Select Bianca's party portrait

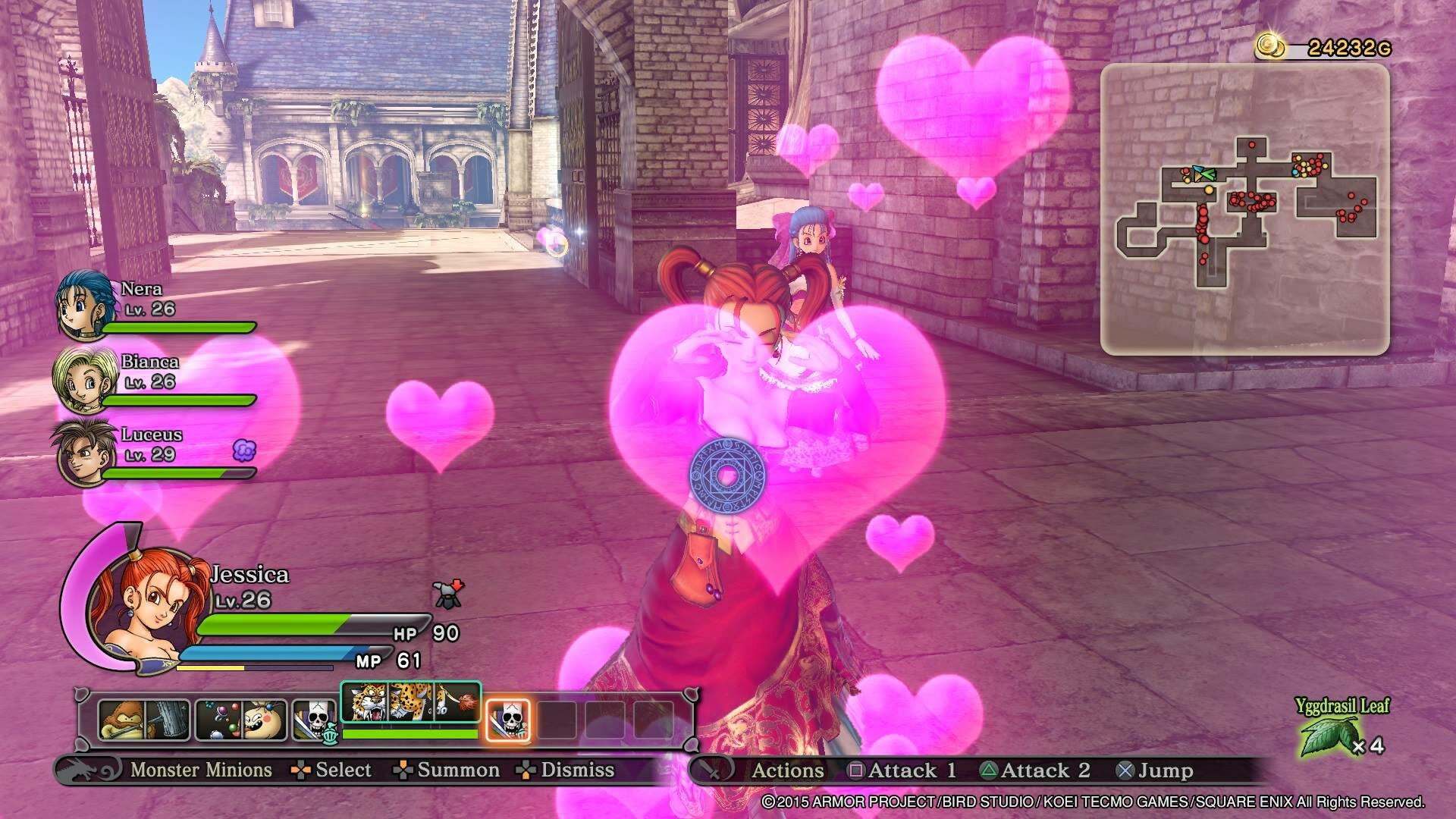[x=78, y=378]
